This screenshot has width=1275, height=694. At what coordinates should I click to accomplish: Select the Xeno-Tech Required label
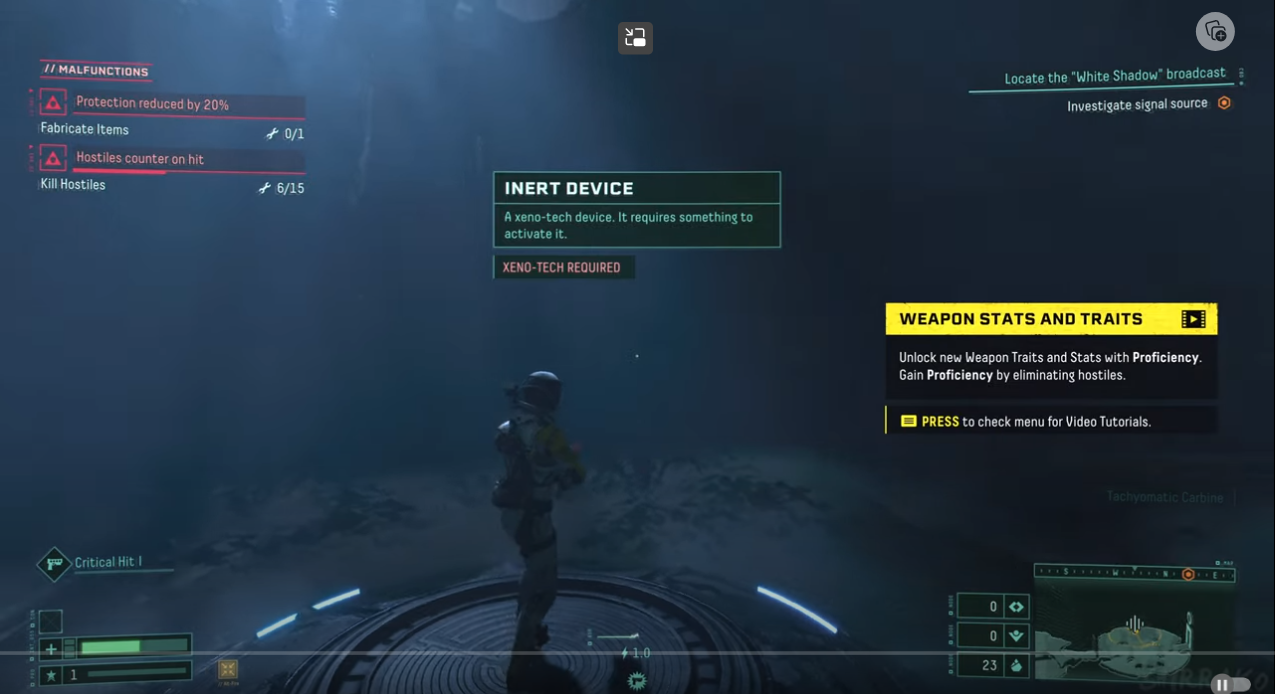(563, 267)
